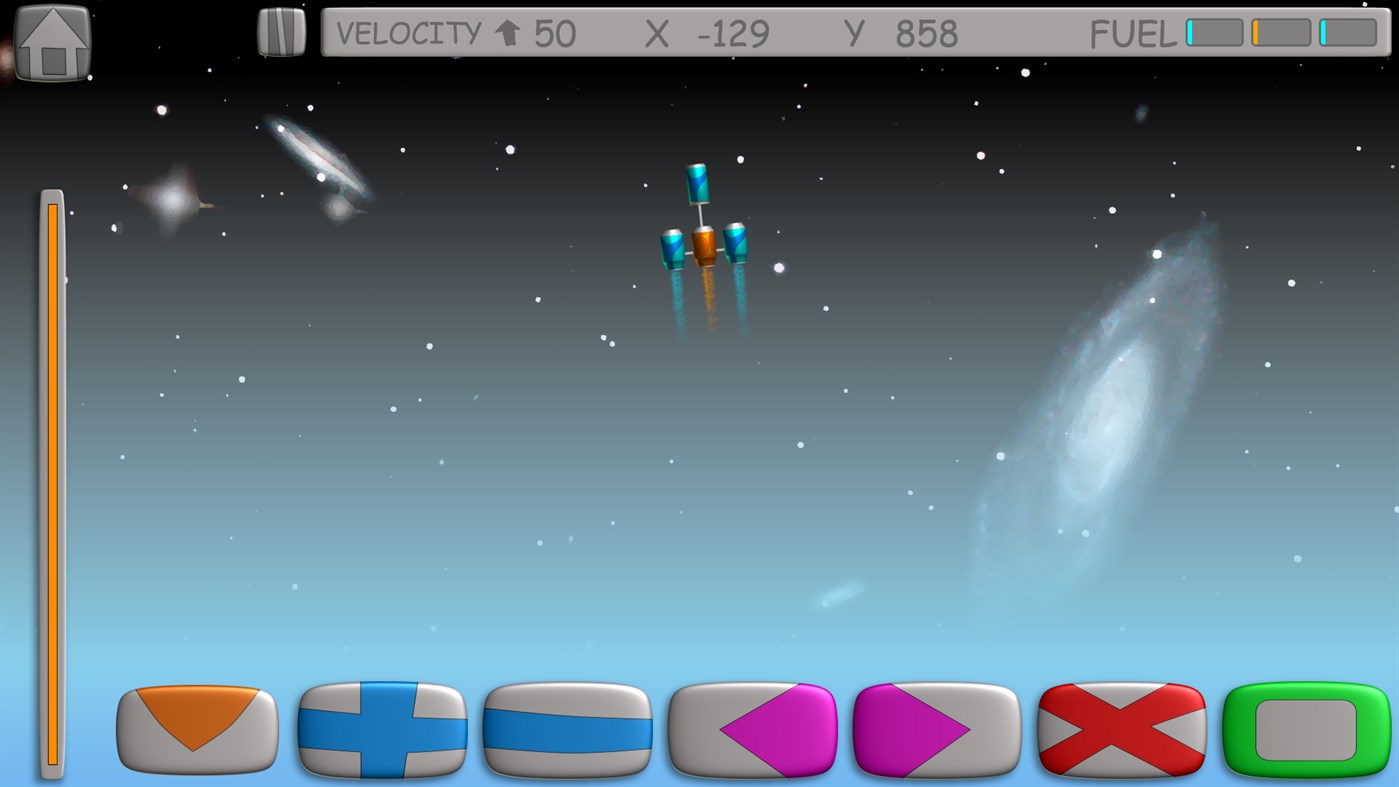Pause the game via the striped icon
Viewport: 1399px width, 787px height.
[280, 30]
